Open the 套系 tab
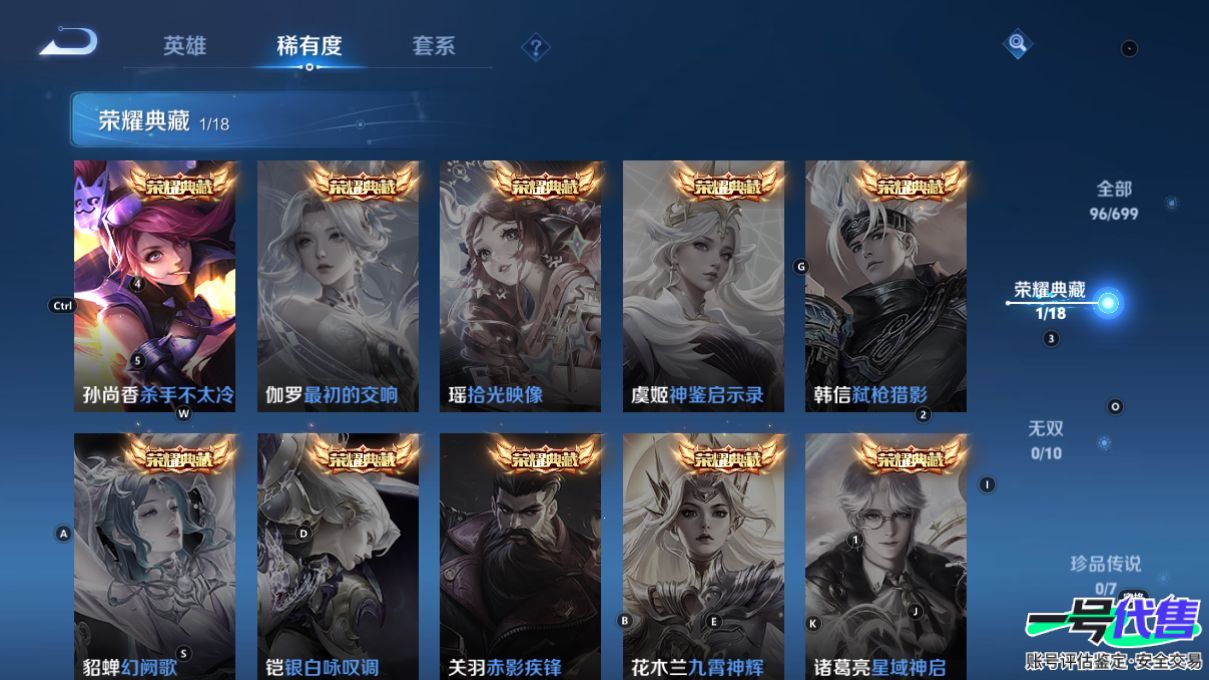 [433, 46]
